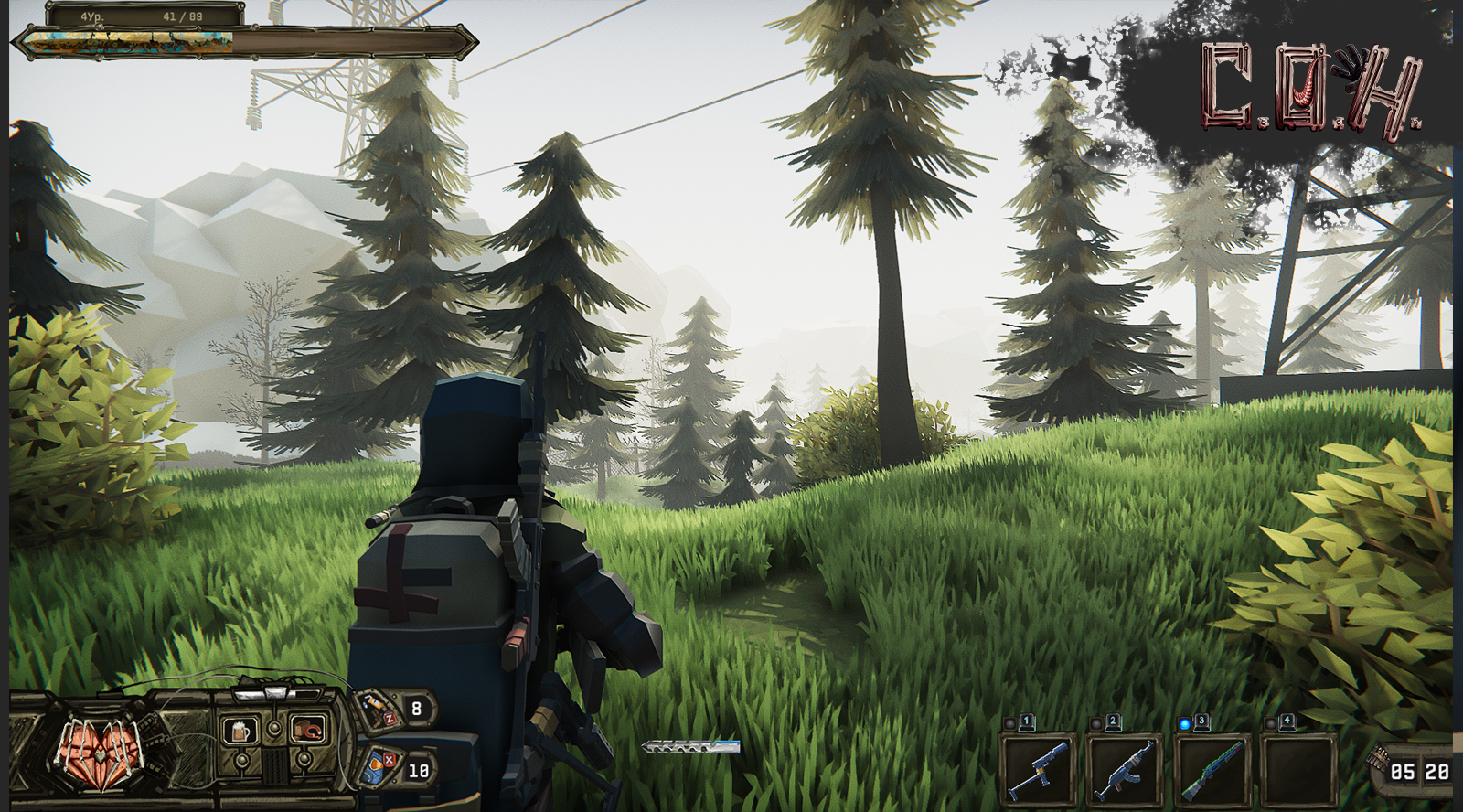The height and width of the screenshot is (812, 1463).
Task: Click the beer mug thirst icon
Action: point(240,732)
